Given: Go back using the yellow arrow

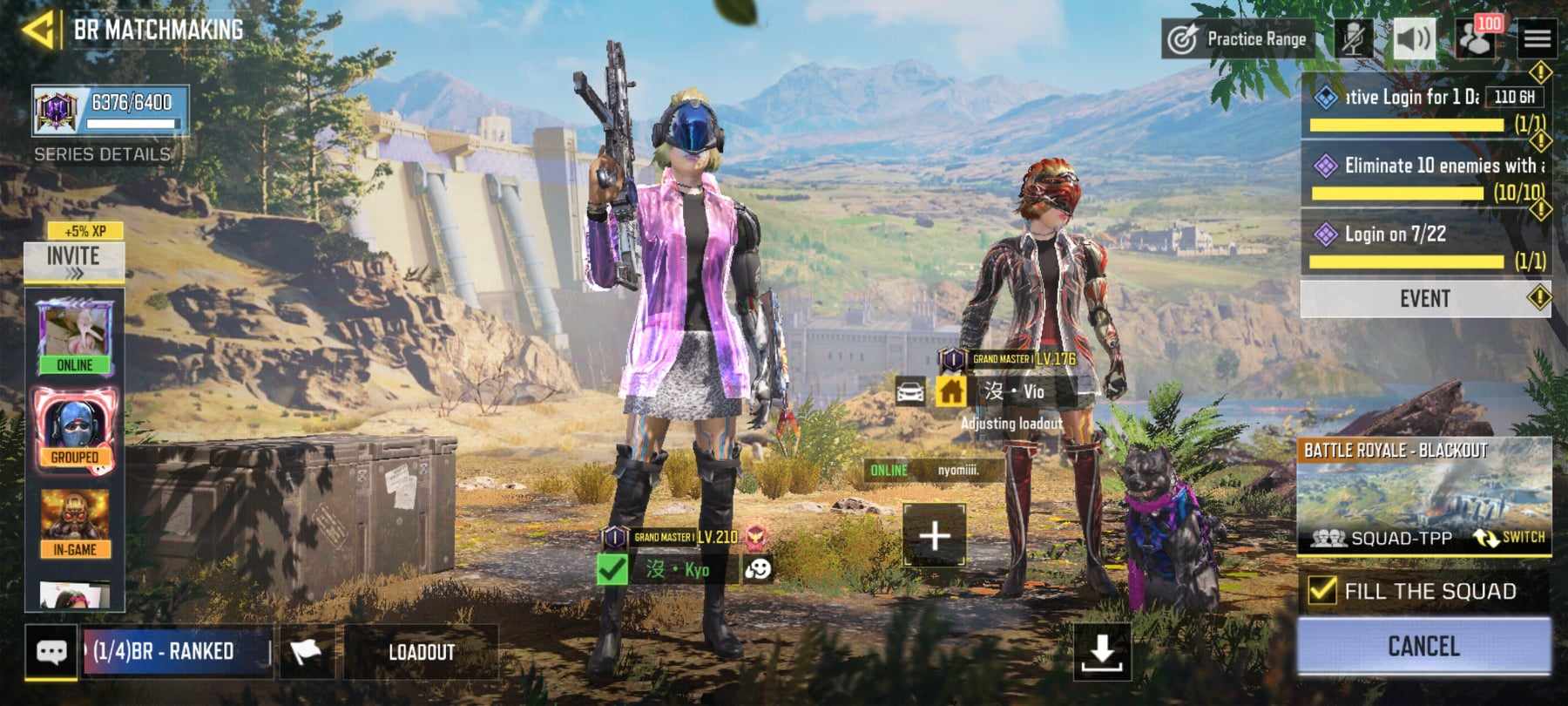Looking at the screenshot, I should click(38, 30).
